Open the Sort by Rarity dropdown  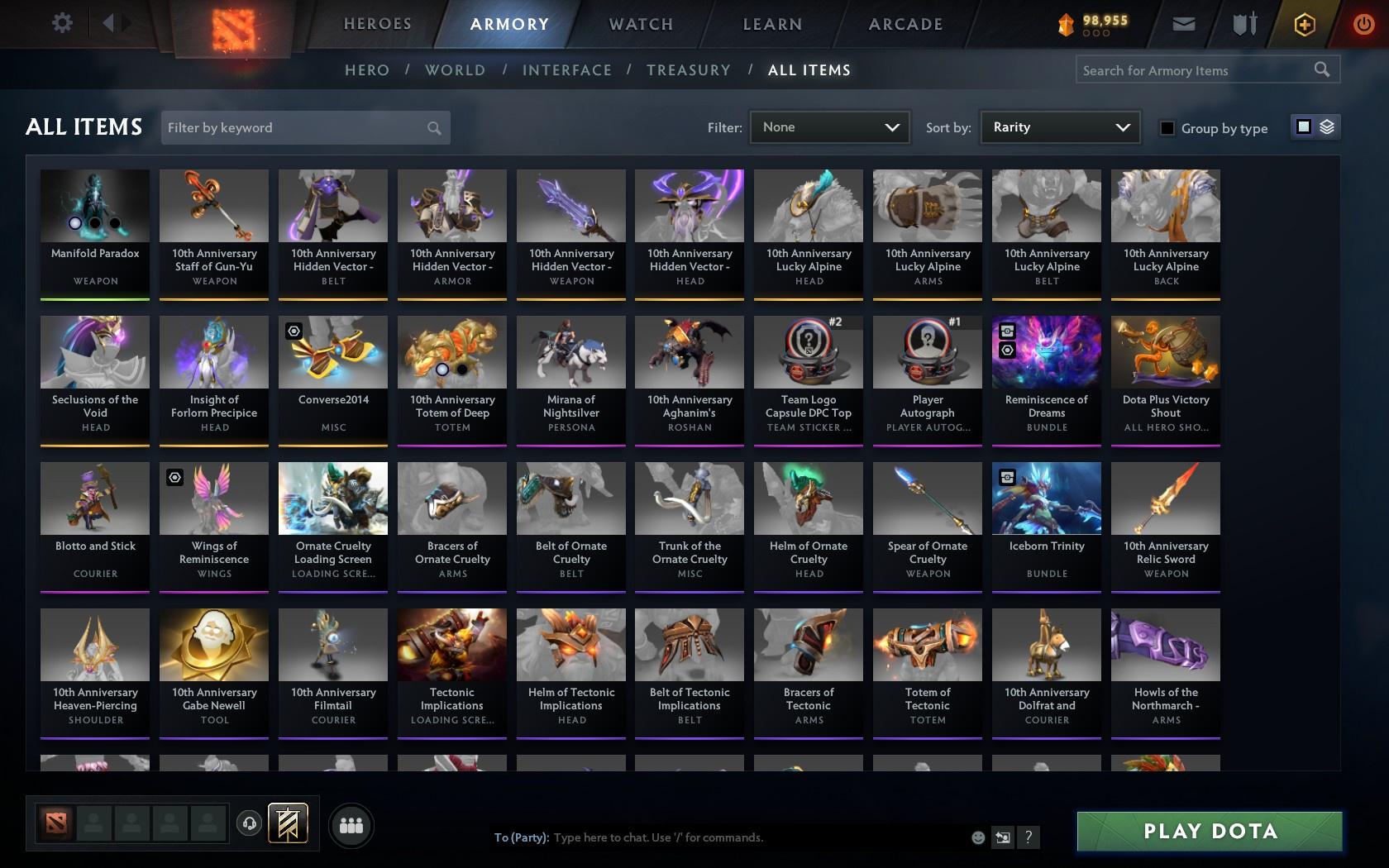pyautogui.click(x=1059, y=127)
